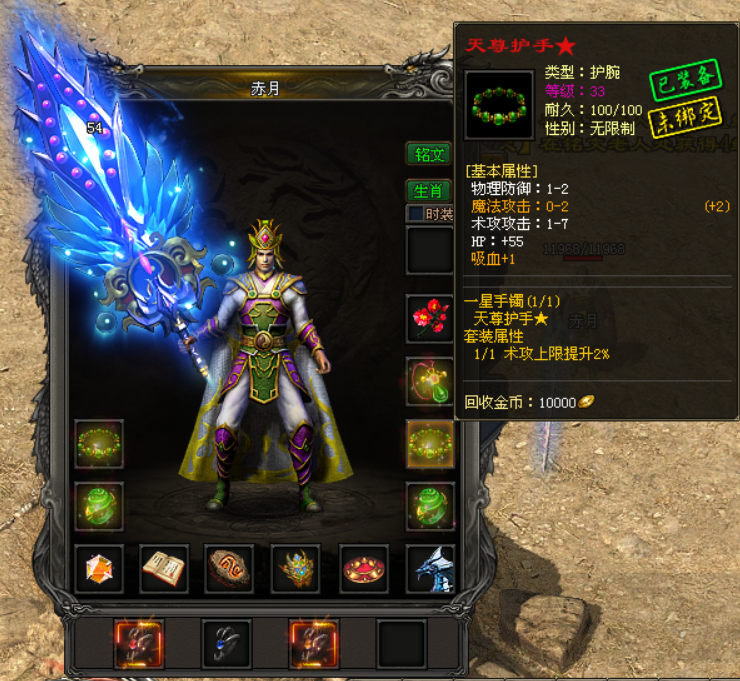
Task: Select the red gold-studded belt slot
Action: click(363, 569)
